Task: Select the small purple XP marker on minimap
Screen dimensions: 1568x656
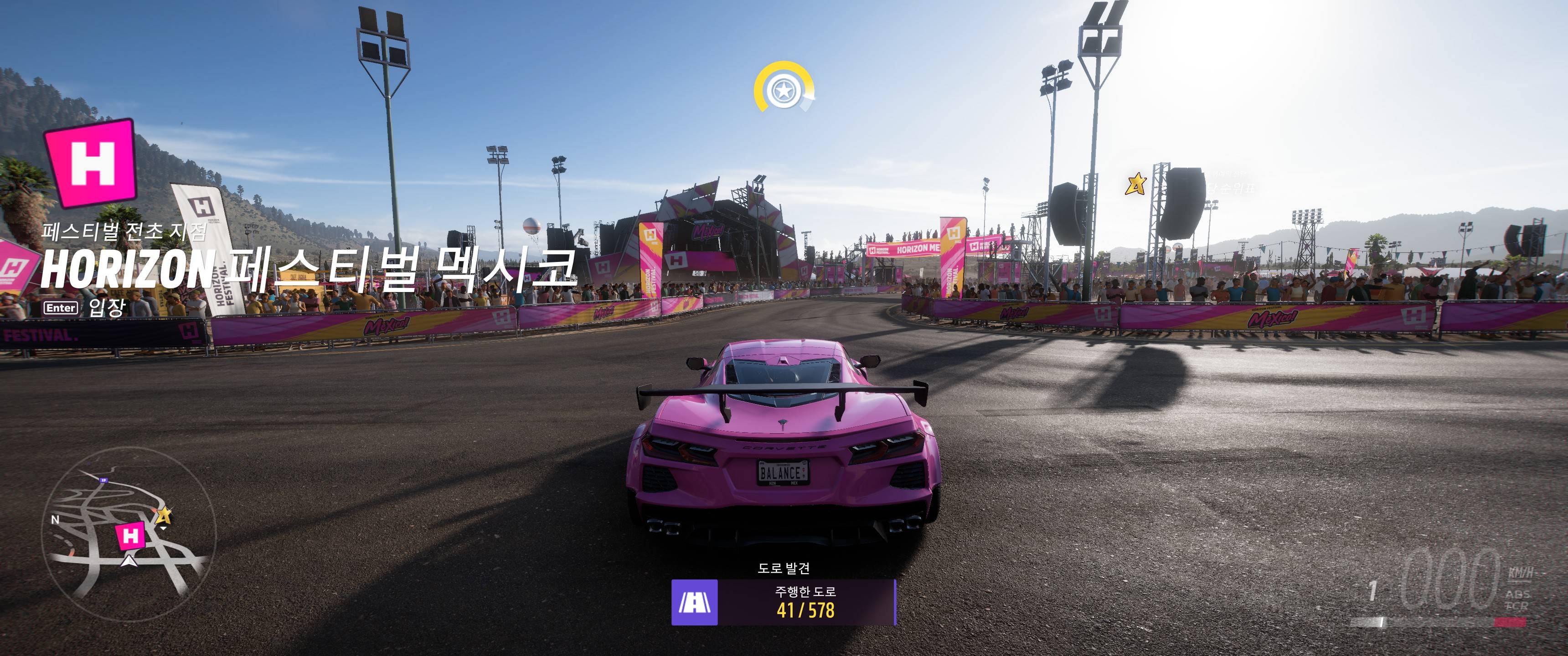Action: coord(103,481)
